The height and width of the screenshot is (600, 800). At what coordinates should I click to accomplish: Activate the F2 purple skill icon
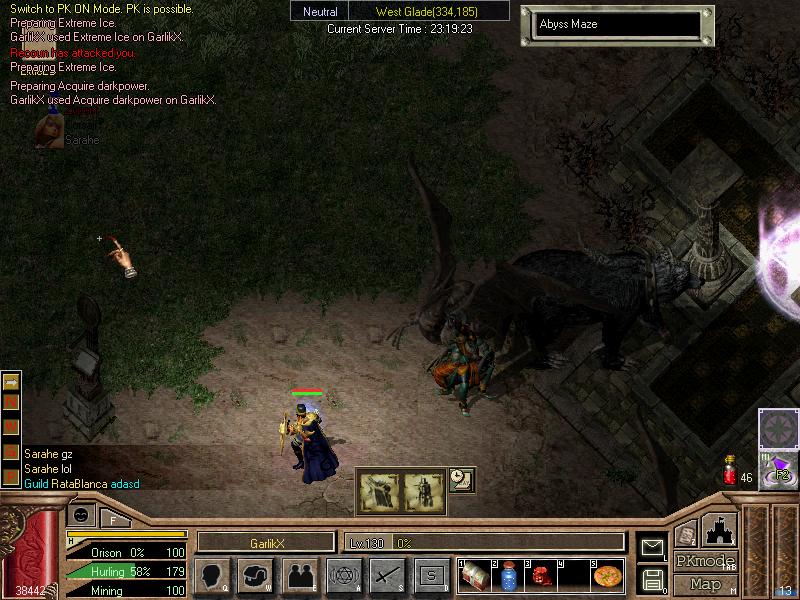point(778,470)
